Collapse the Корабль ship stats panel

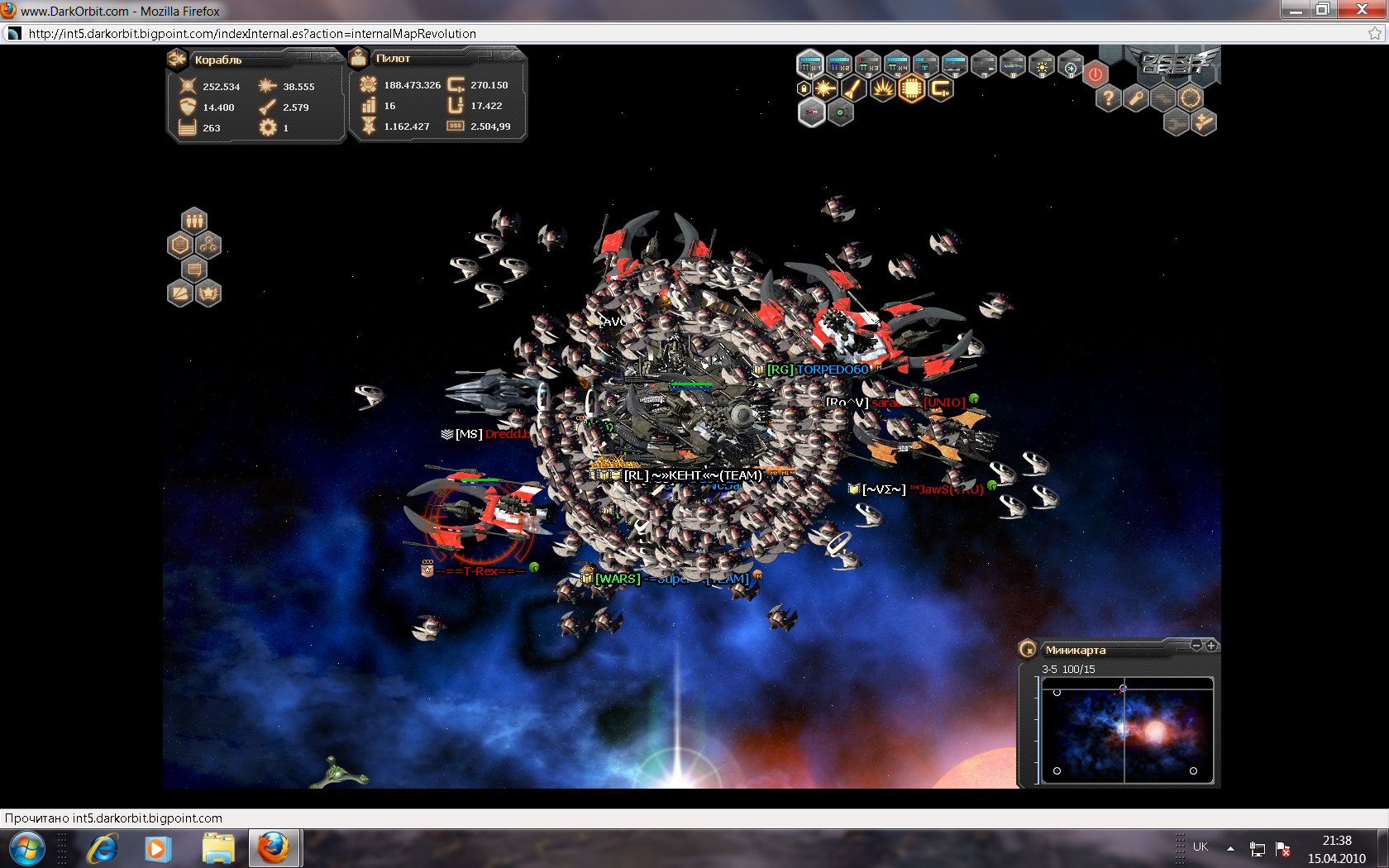tap(177, 59)
